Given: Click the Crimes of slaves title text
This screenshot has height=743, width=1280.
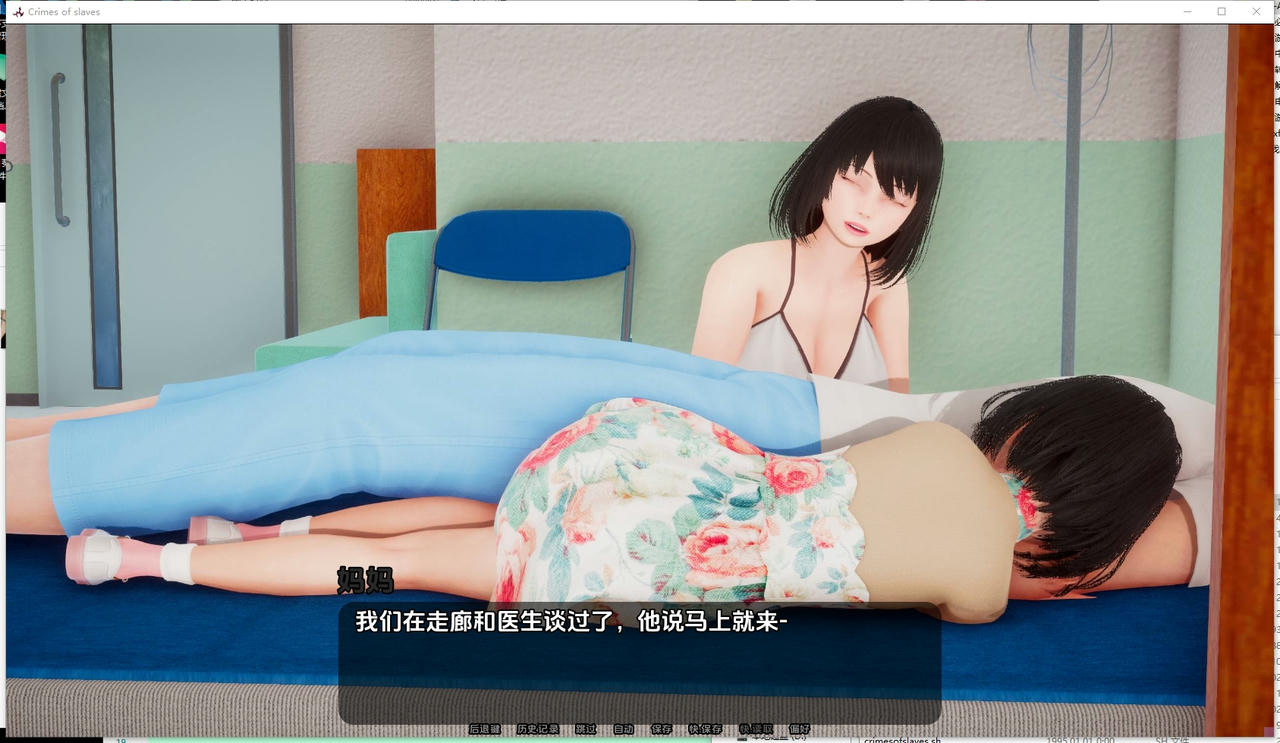Looking at the screenshot, I should coord(63,11).
